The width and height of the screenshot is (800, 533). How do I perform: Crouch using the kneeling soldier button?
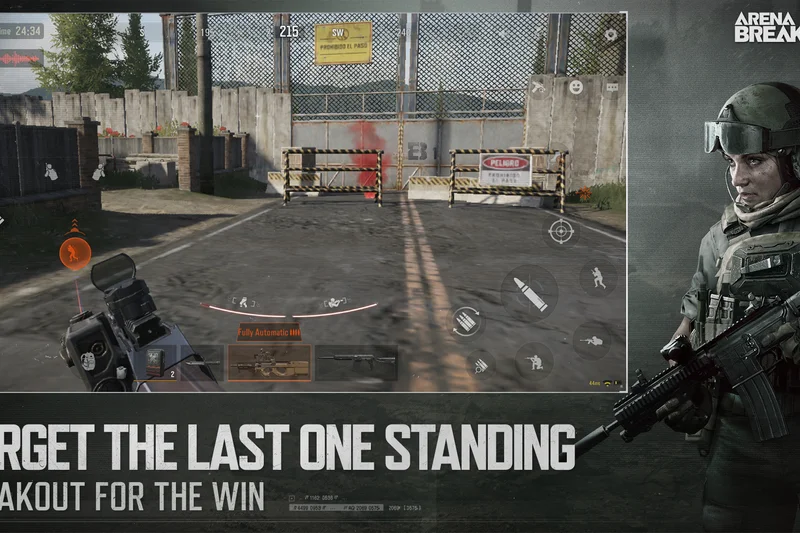pos(534,360)
